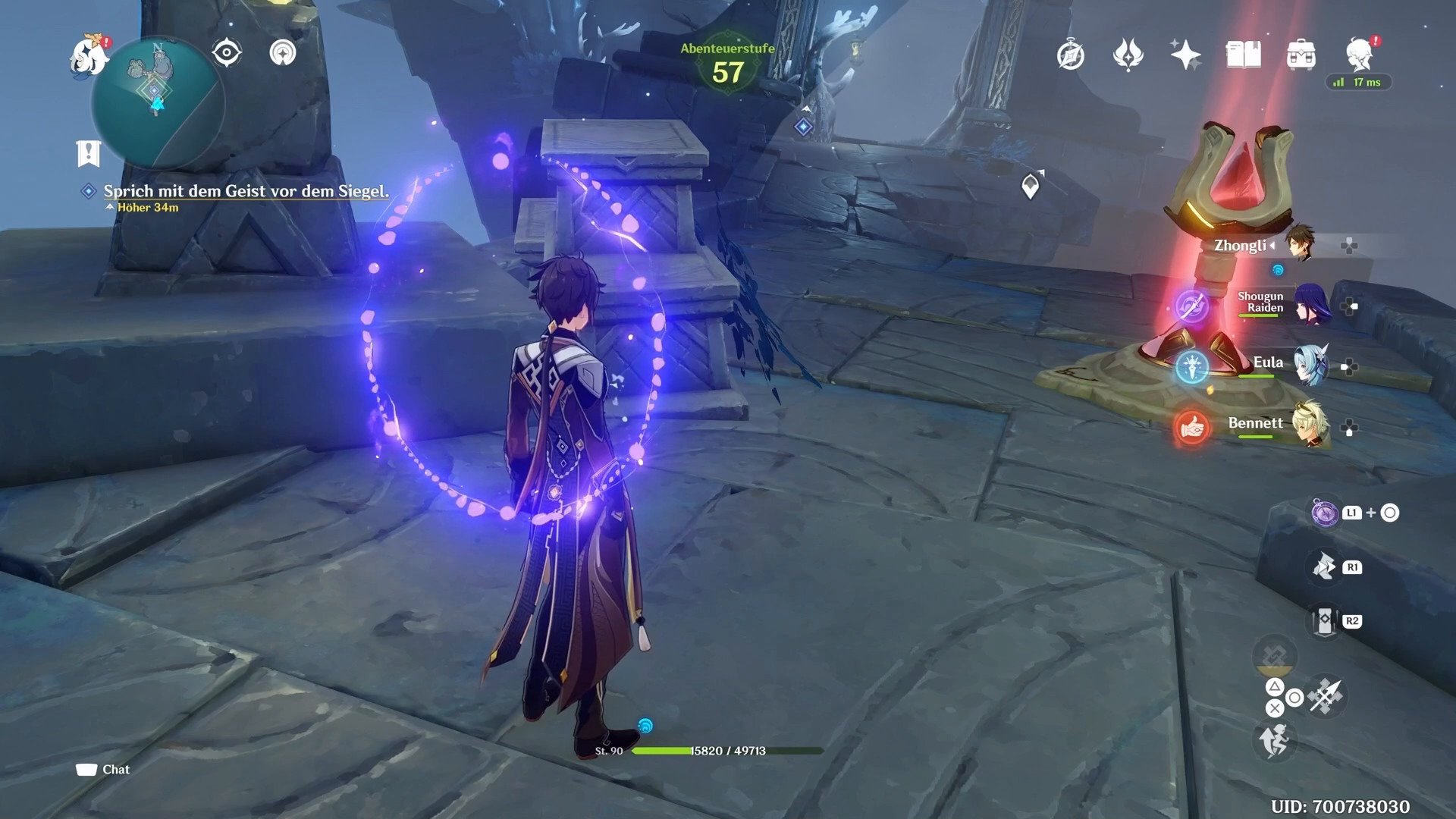The width and height of the screenshot is (1456, 819).
Task: Open the adventurer handbook book icon
Action: point(1243,55)
